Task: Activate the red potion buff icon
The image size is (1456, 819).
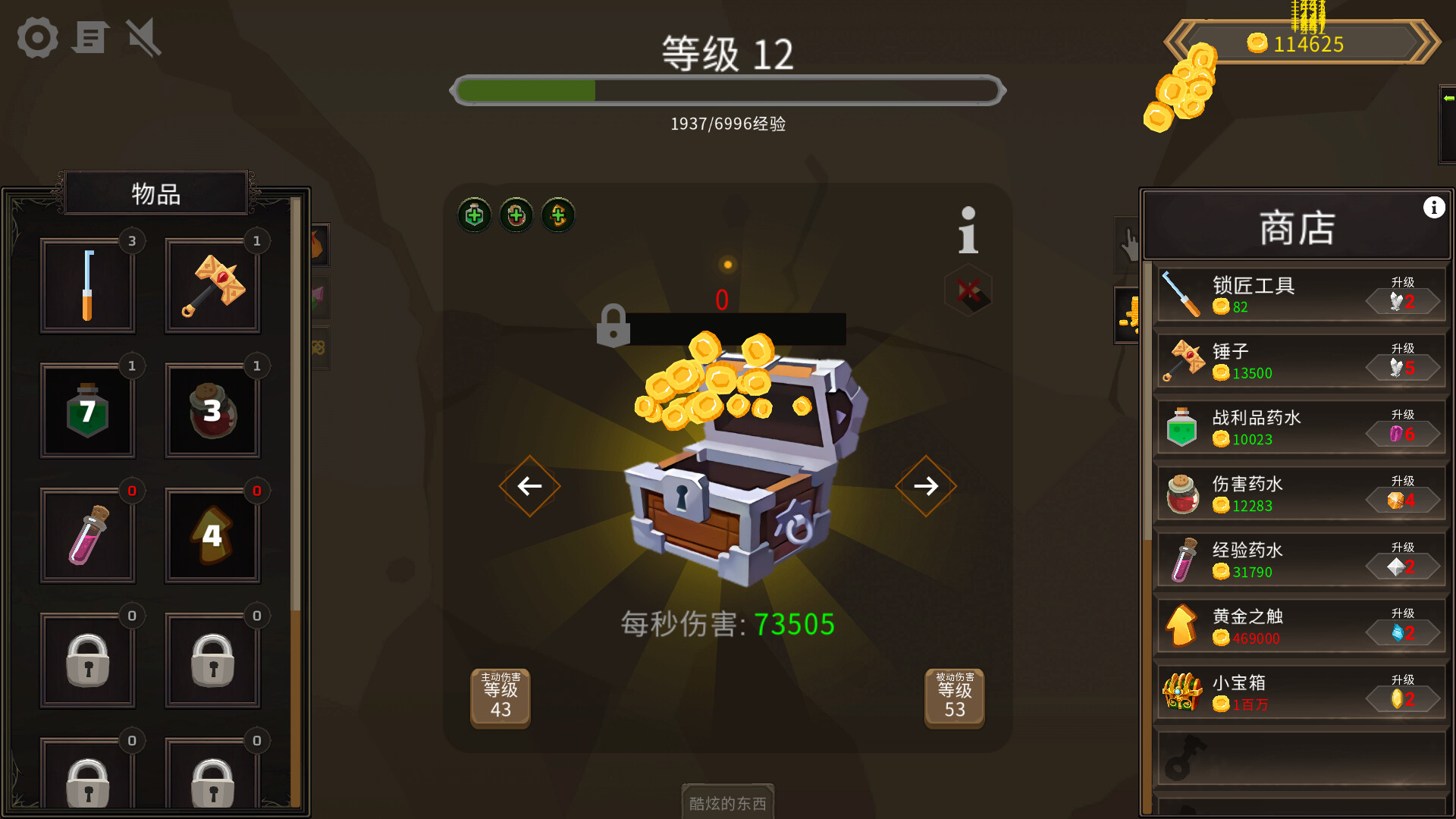Action: pyautogui.click(x=515, y=215)
